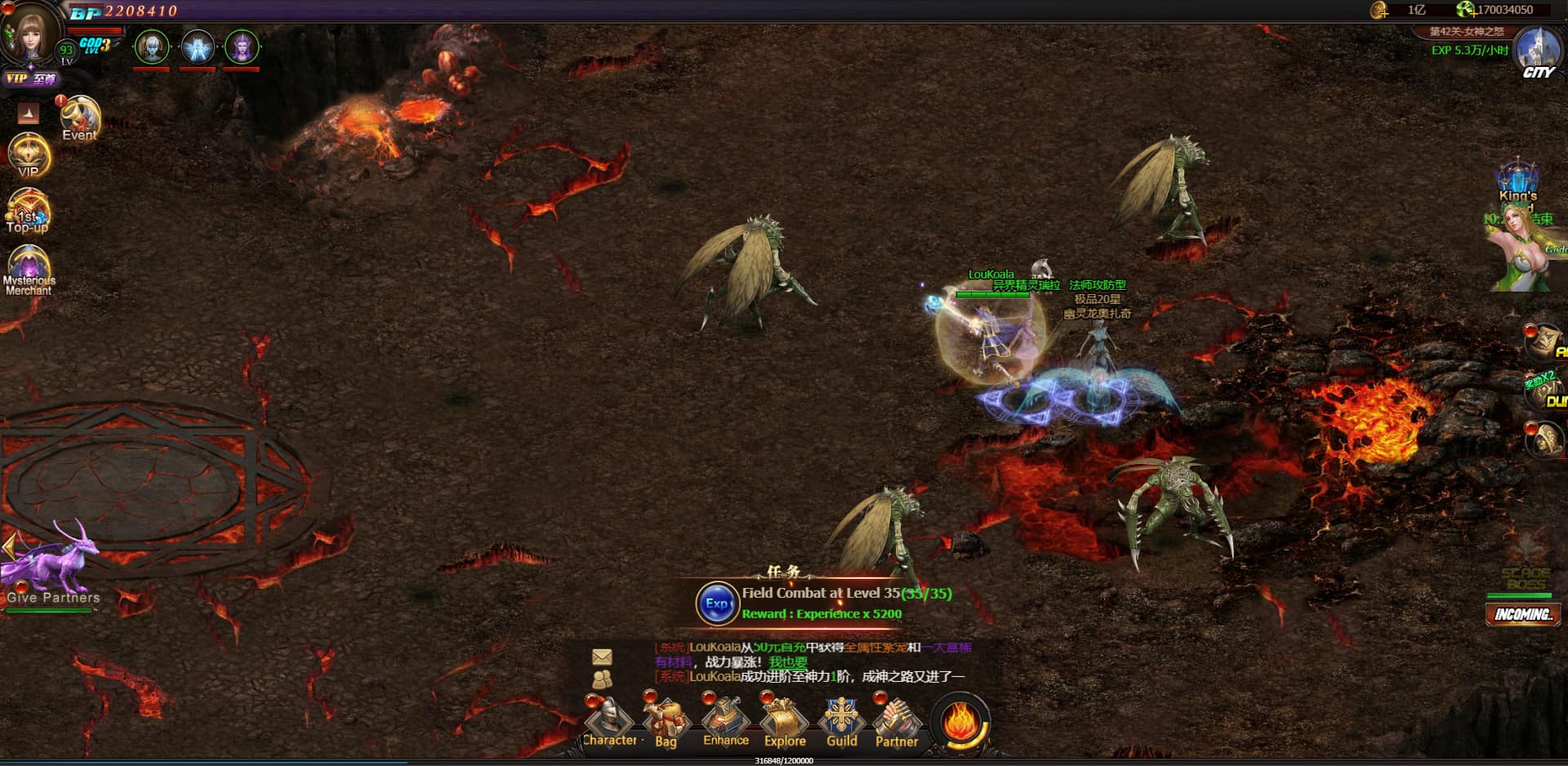Collapse the left icon panel arrow
The width and height of the screenshot is (1568, 766).
[x=29, y=114]
